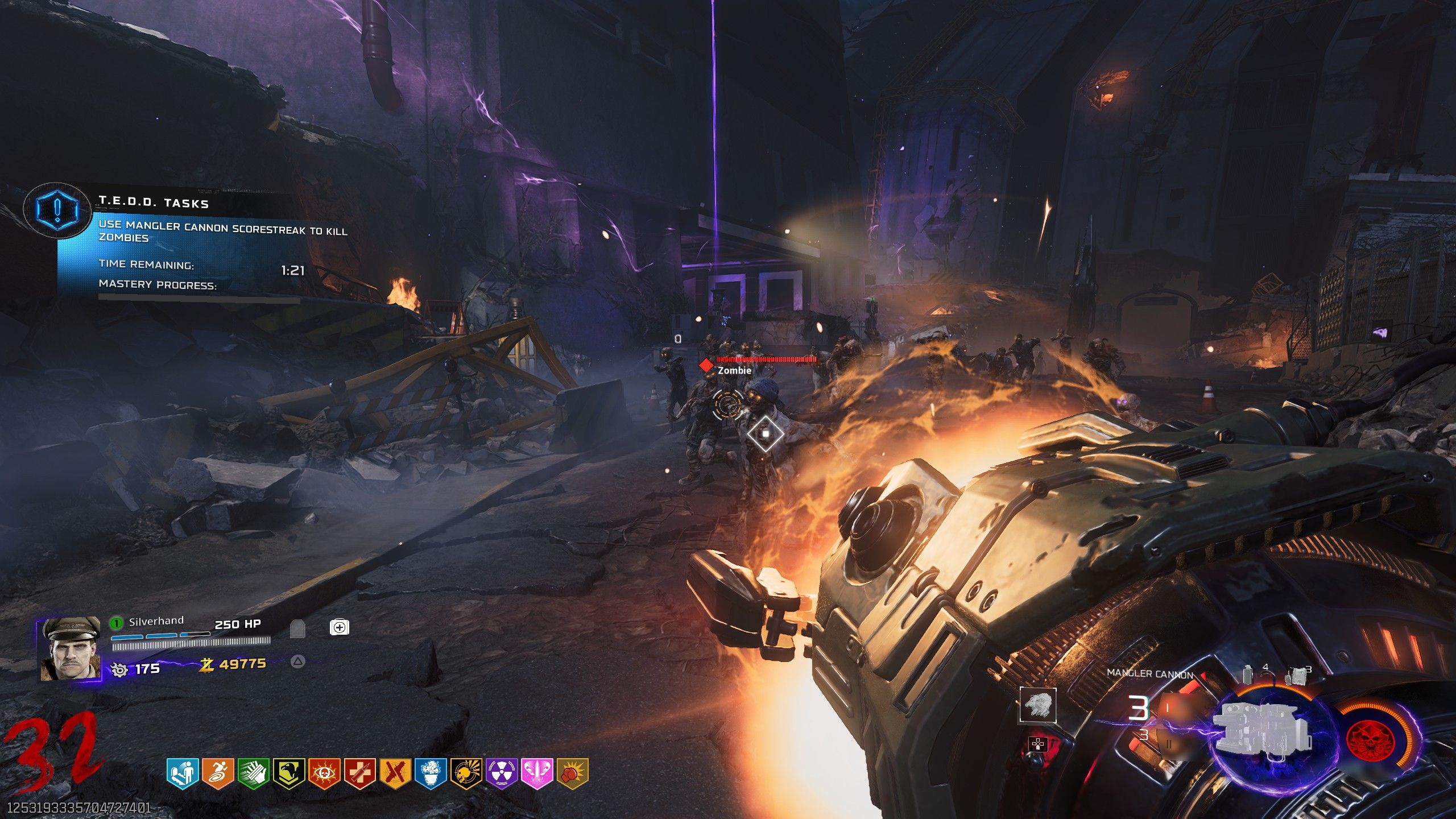The width and height of the screenshot is (1456, 819).
Task: Click the golden skull Deadshot perk
Action: 466,773
